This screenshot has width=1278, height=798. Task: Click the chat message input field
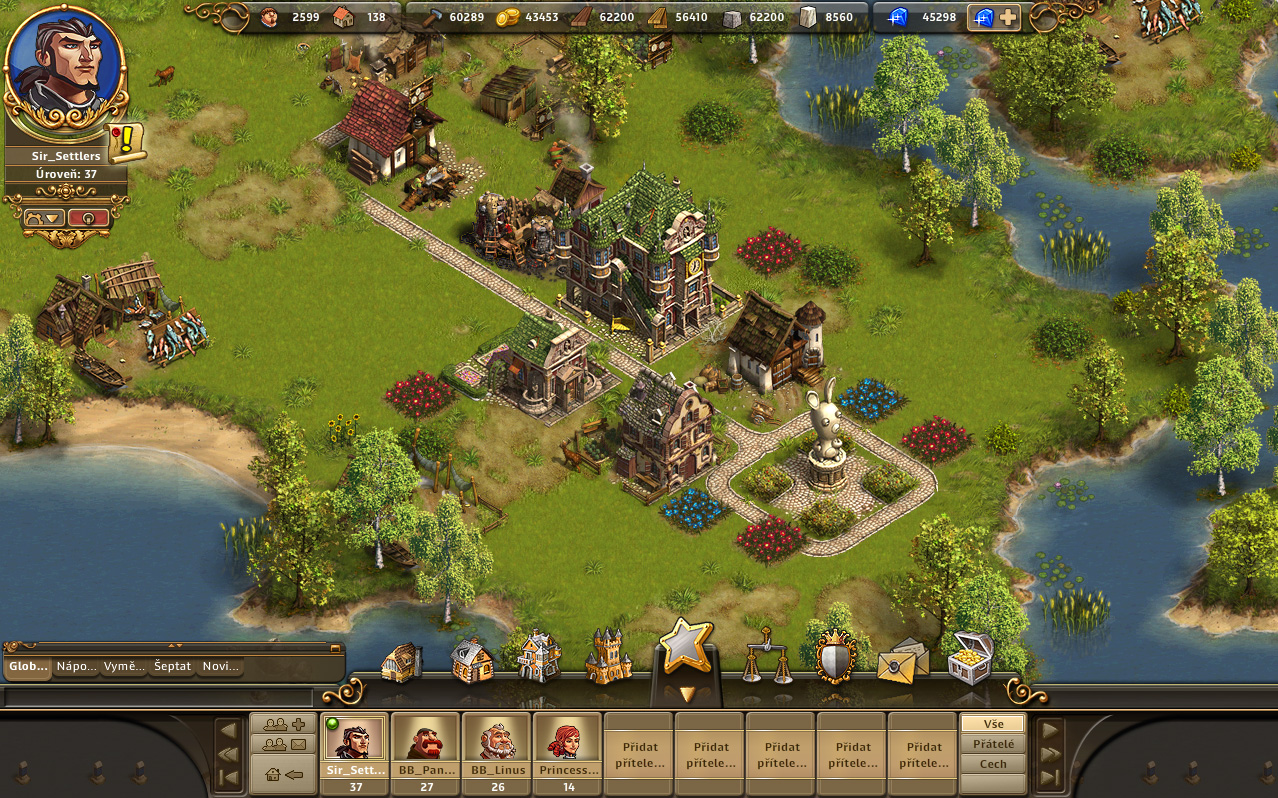point(160,697)
